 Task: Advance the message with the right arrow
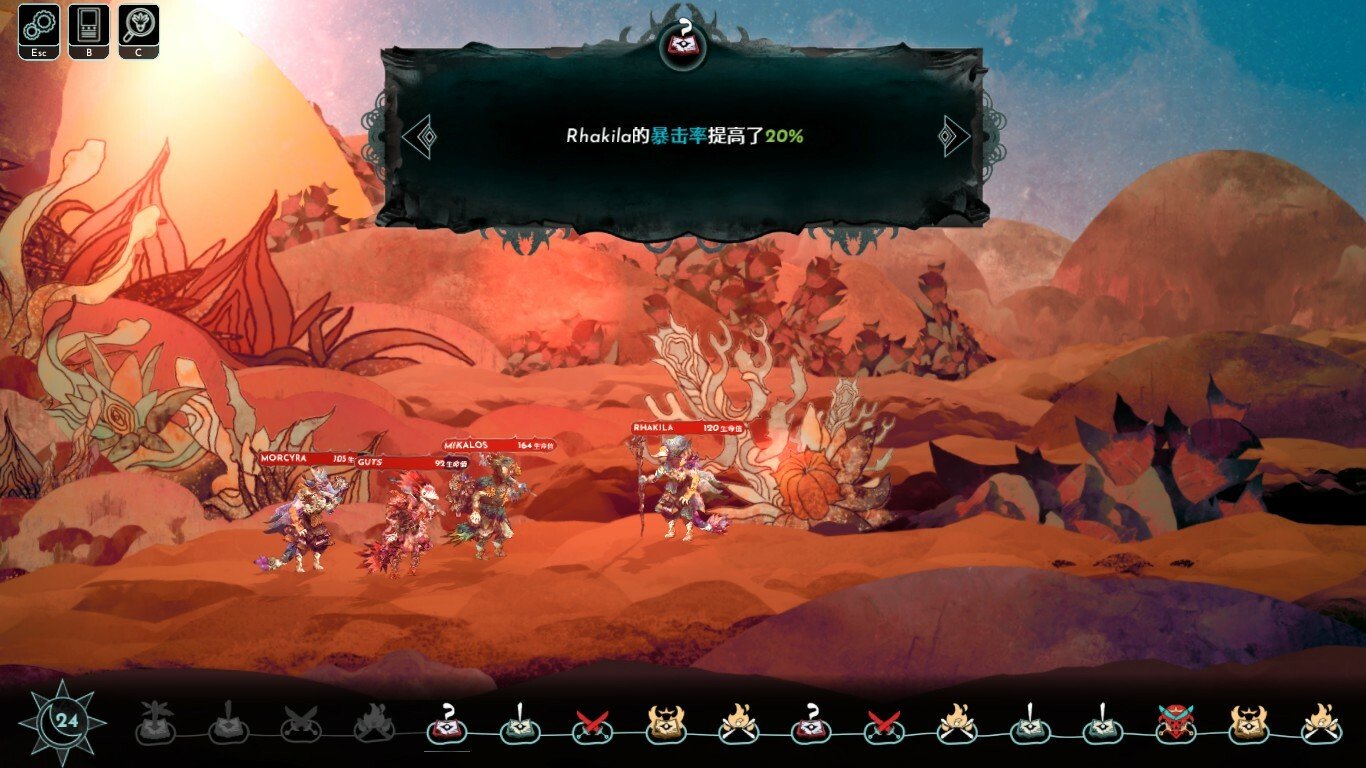tap(954, 136)
